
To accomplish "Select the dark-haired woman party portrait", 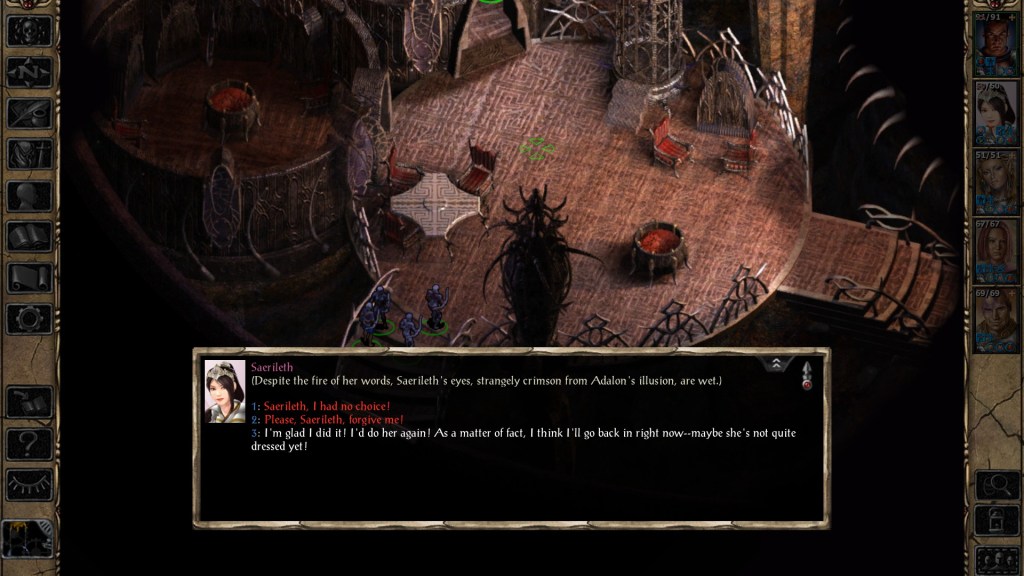I will coord(996,115).
